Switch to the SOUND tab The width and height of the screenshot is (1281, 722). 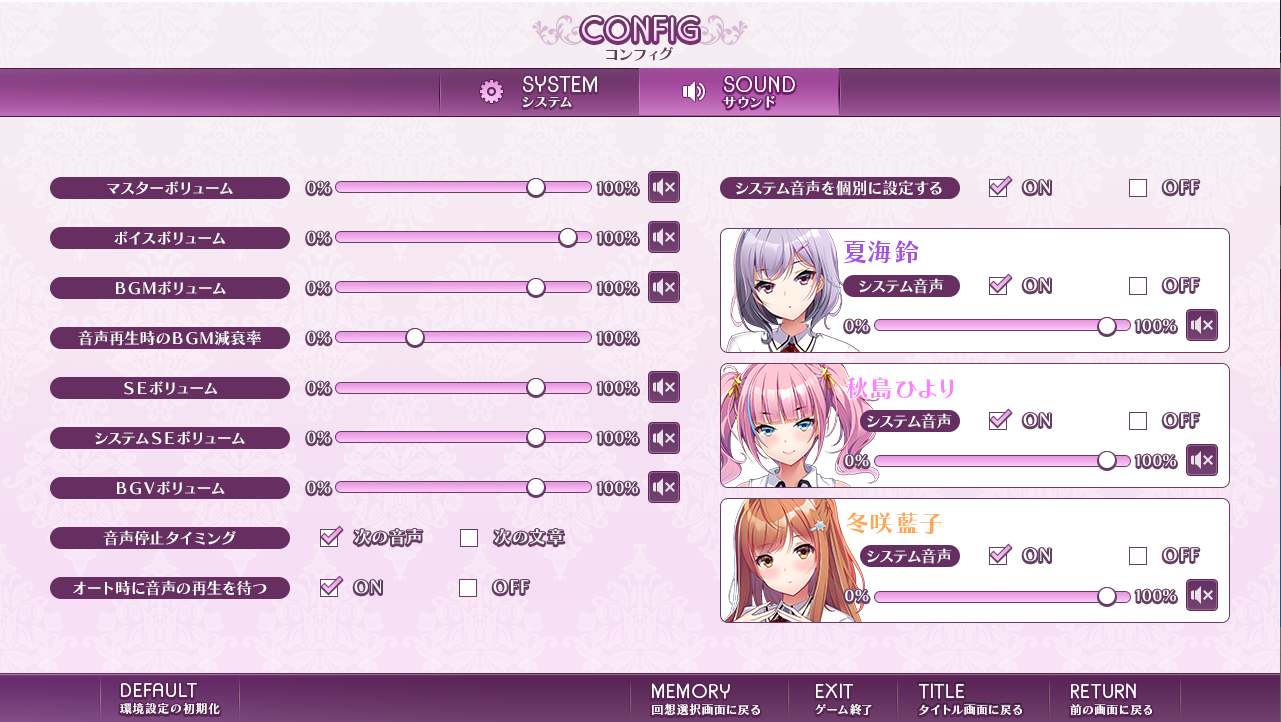(x=738, y=92)
